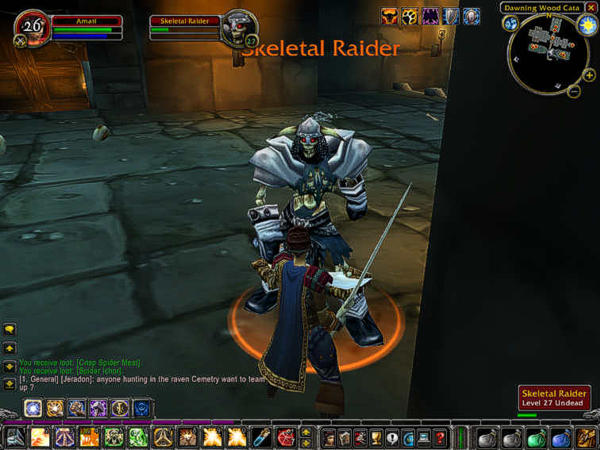Viewport: 600px width, 450px height.
Task: Toggle the tracking icon beside minimap
Action: click(511, 23)
